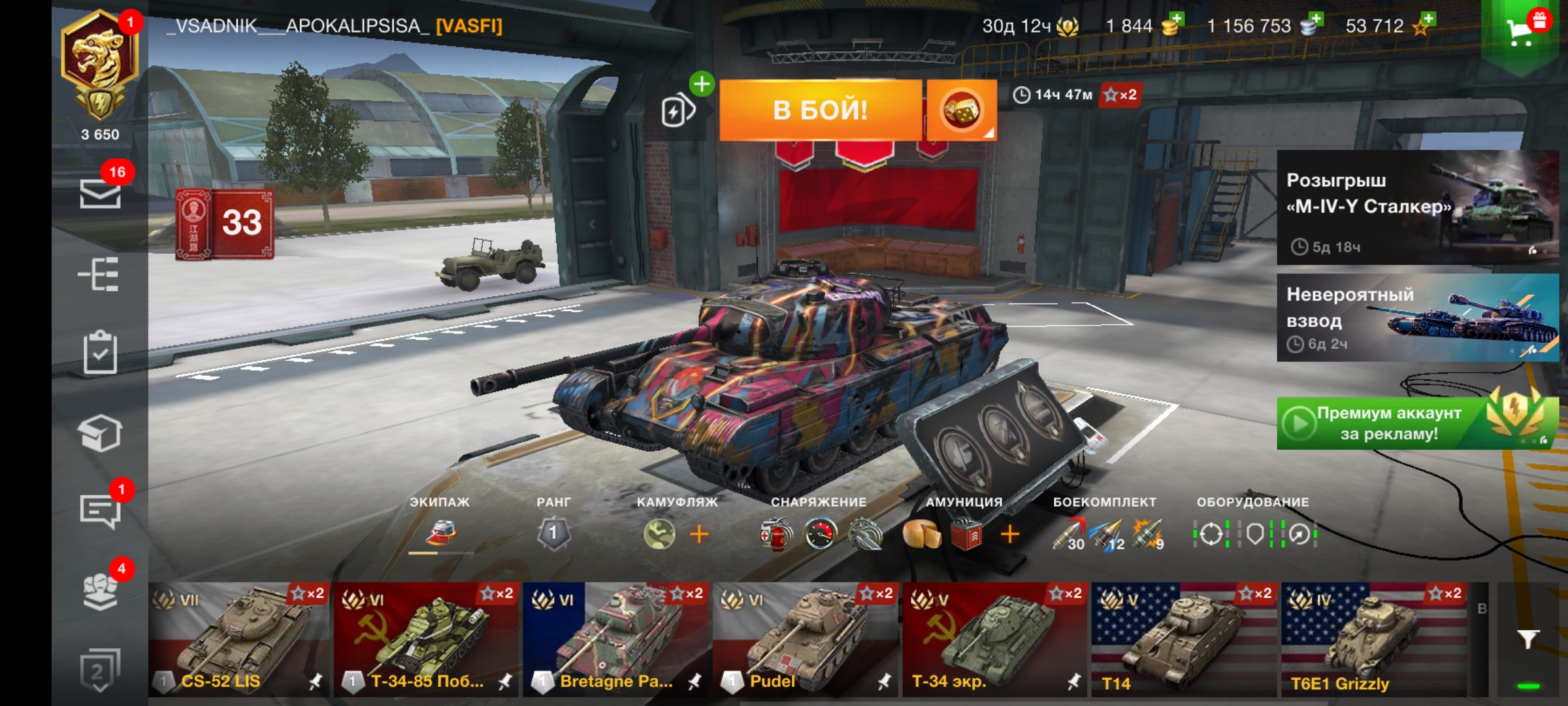
Task: Open the game mode selector with dice icon
Action: tap(961, 110)
